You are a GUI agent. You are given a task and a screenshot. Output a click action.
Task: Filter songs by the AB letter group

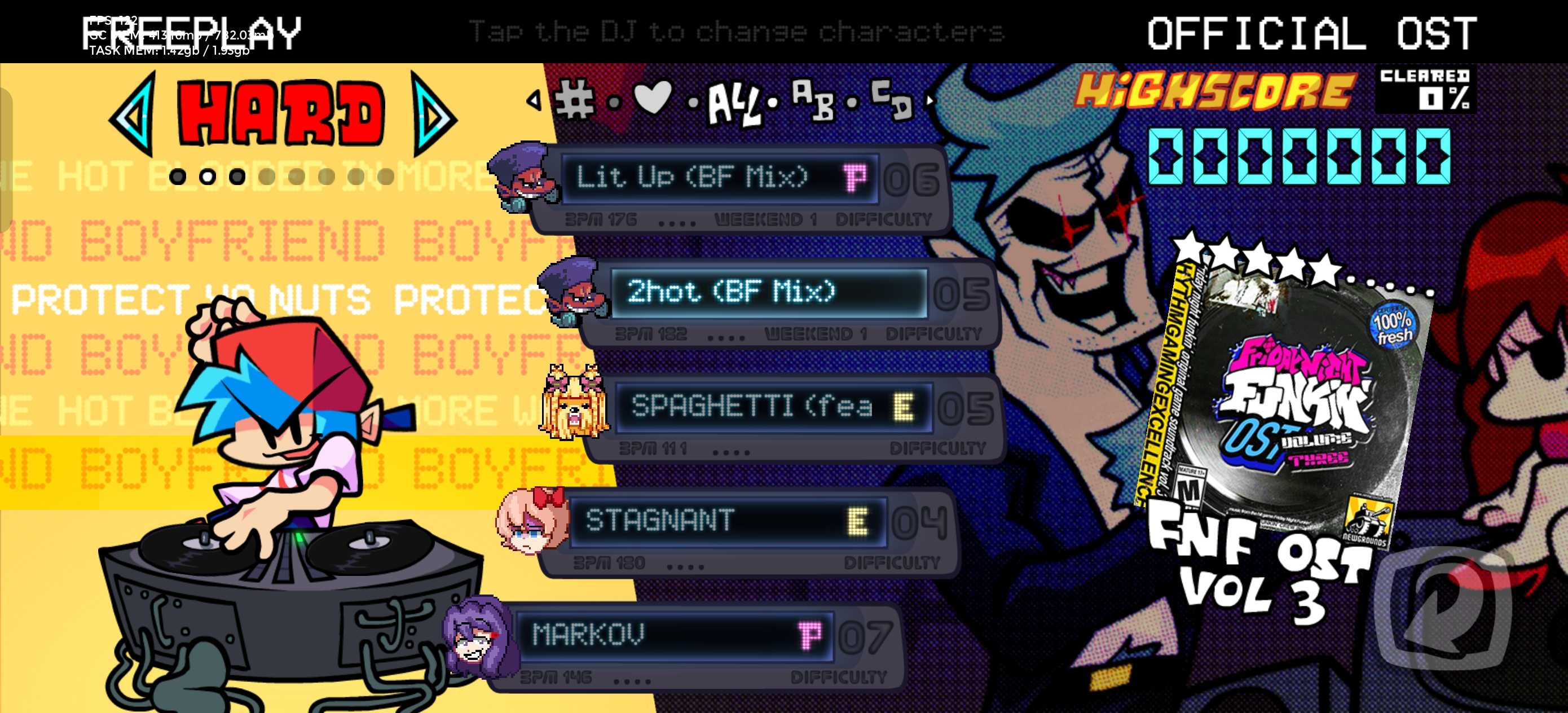point(813,100)
